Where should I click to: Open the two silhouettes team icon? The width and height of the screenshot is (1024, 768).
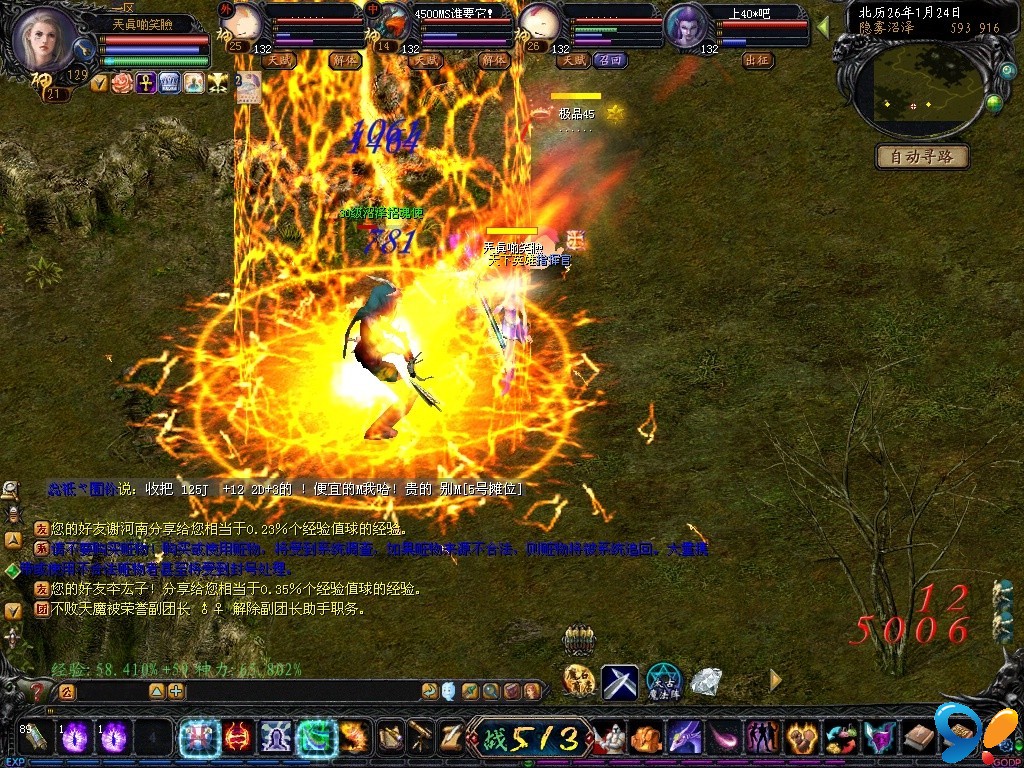762,738
